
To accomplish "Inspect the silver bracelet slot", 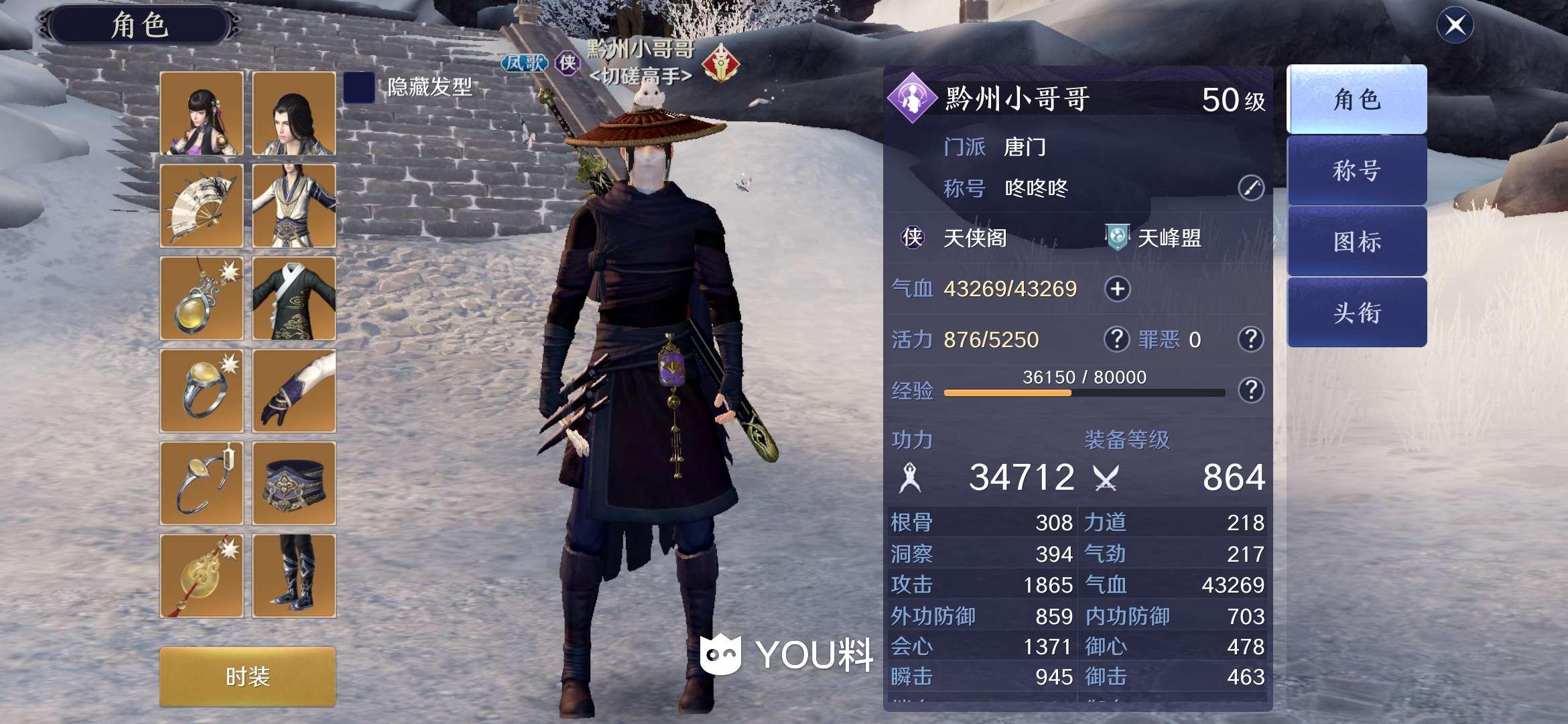I will point(202,483).
